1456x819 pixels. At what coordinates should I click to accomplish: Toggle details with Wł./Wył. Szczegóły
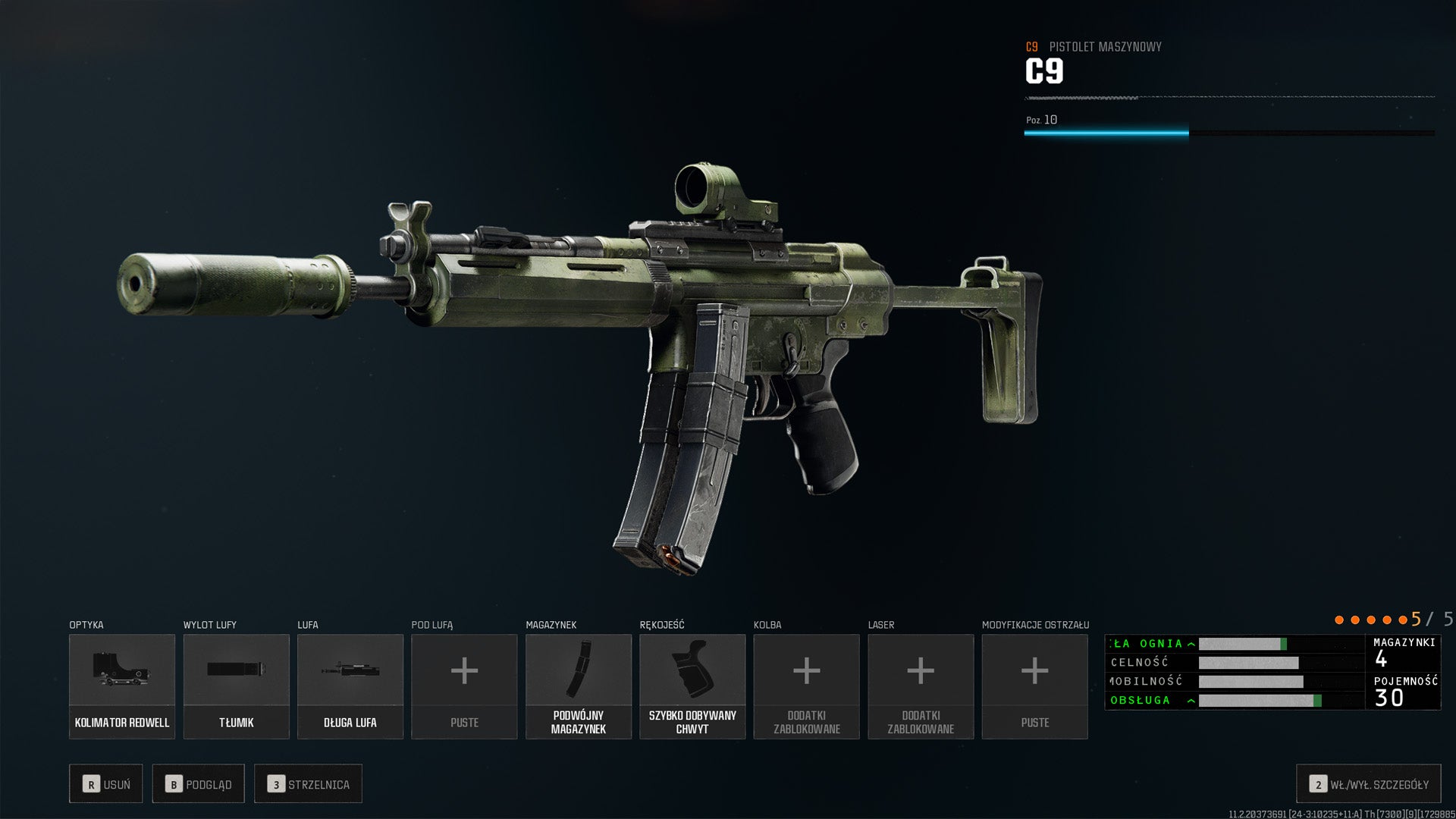pos(1368,784)
